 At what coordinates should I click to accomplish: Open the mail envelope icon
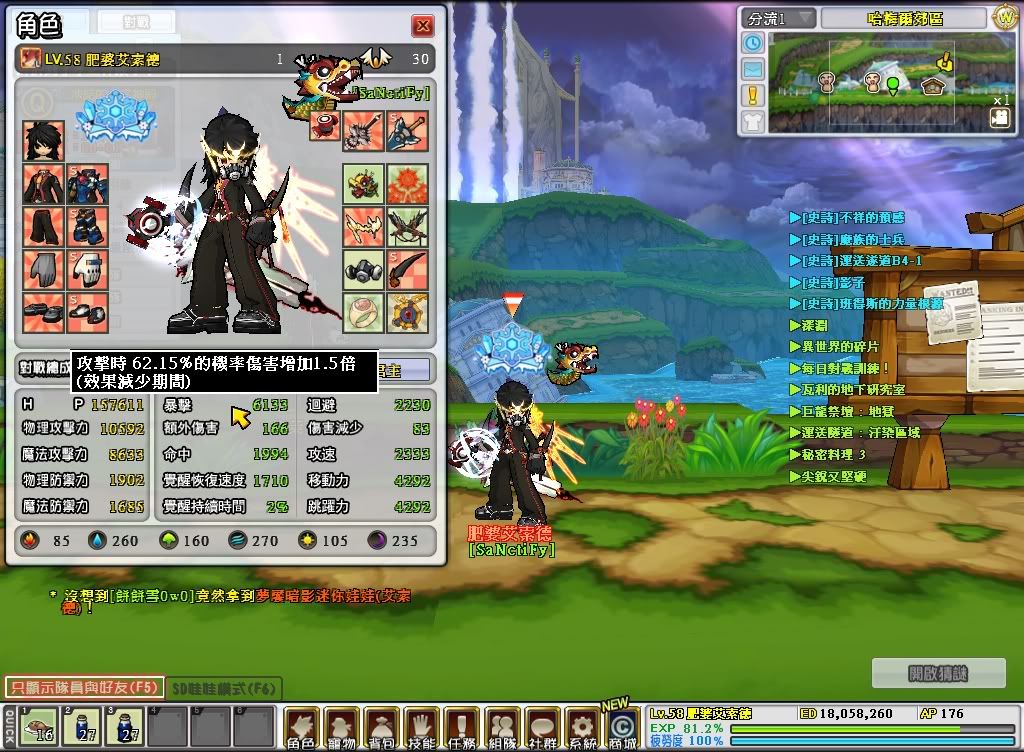pyautogui.click(x=752, y=69)
